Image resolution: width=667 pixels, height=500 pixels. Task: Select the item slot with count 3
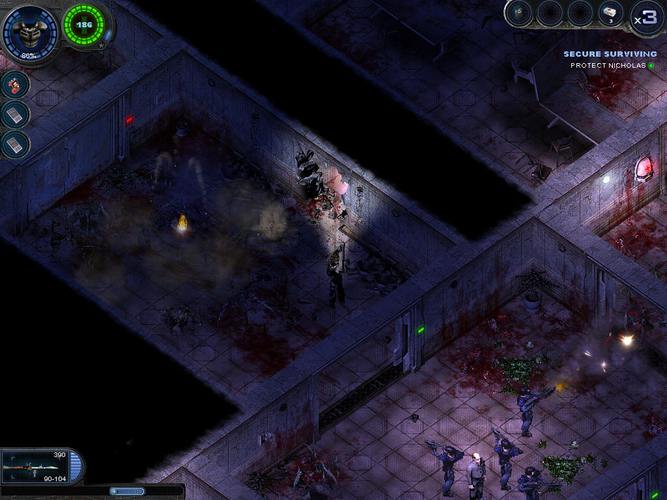611,14
